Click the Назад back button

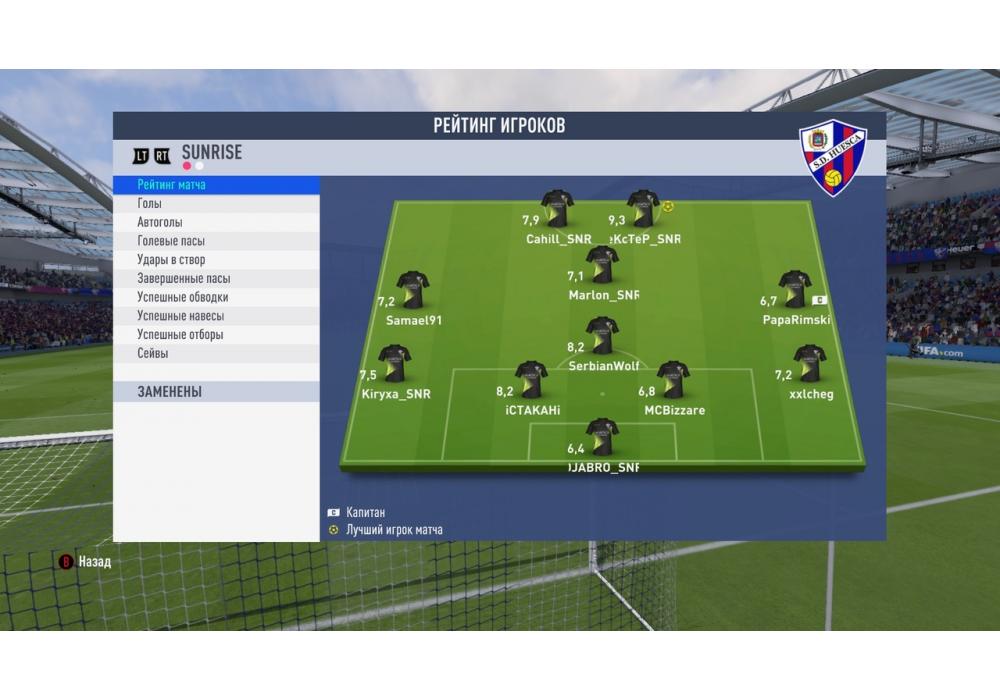(x=85, y=562)
